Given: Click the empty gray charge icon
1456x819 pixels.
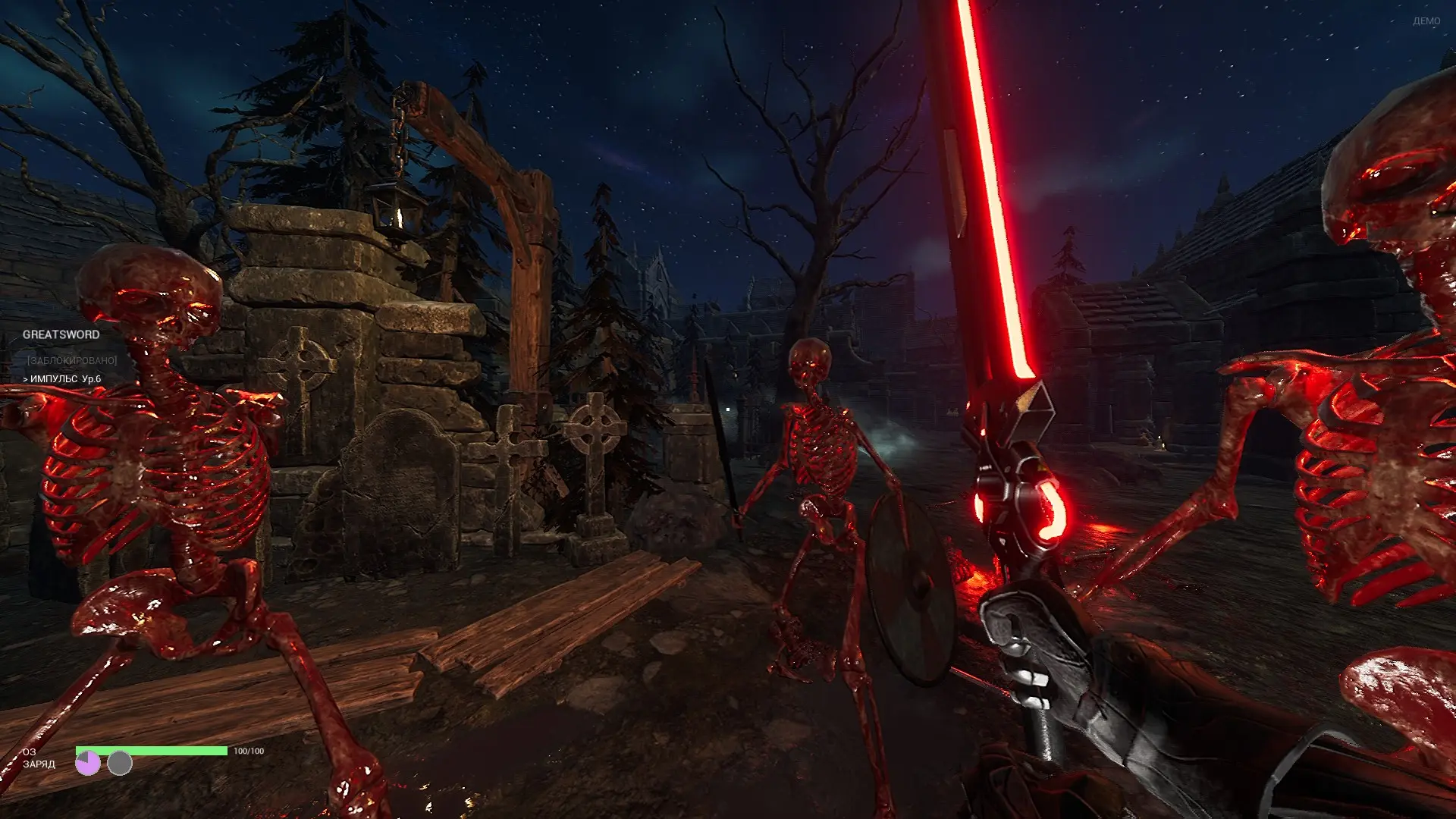Looking at the screenshot, I should coord(120,763).
